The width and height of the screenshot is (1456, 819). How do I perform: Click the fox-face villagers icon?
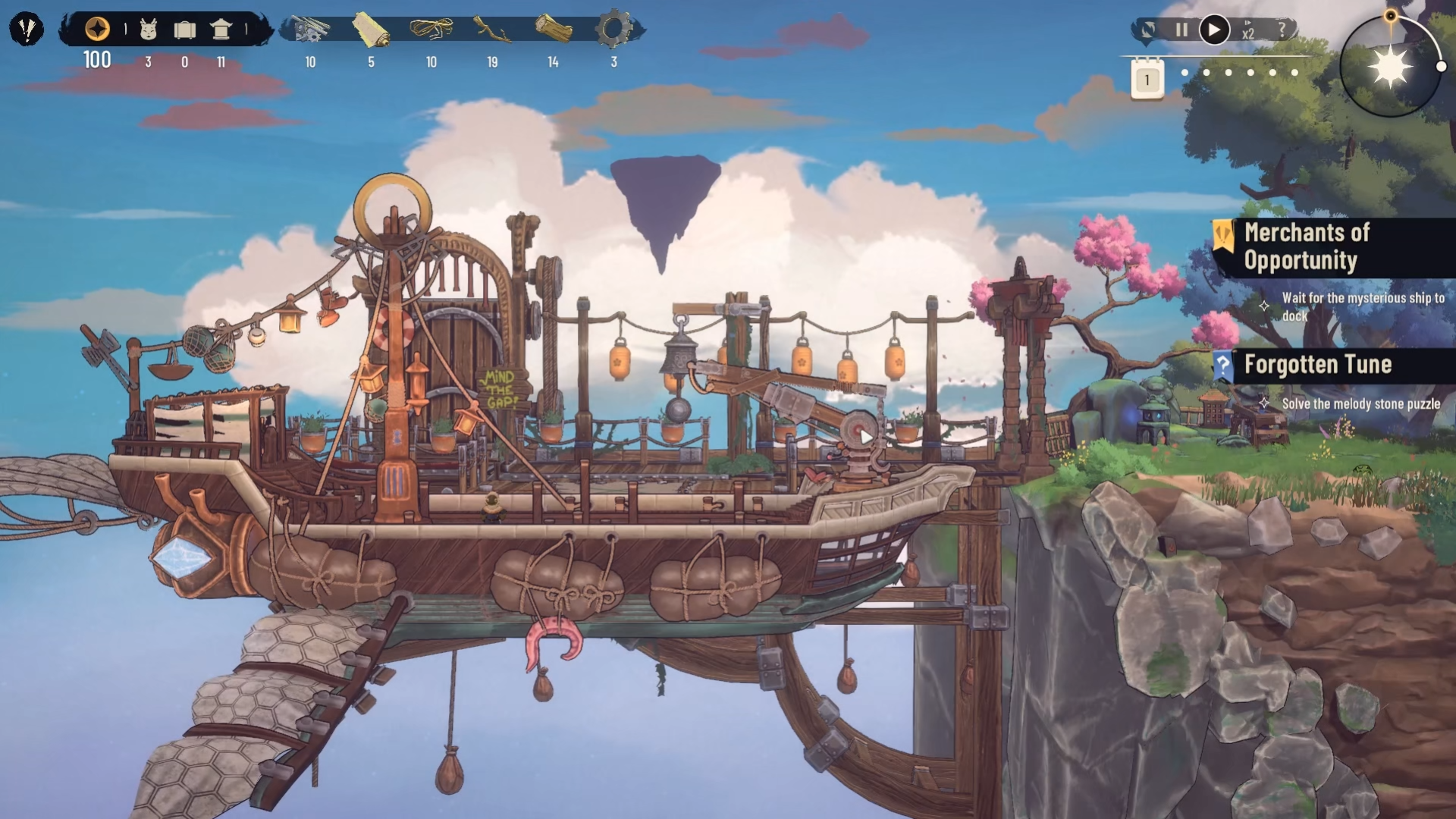(x=149, y=30)
